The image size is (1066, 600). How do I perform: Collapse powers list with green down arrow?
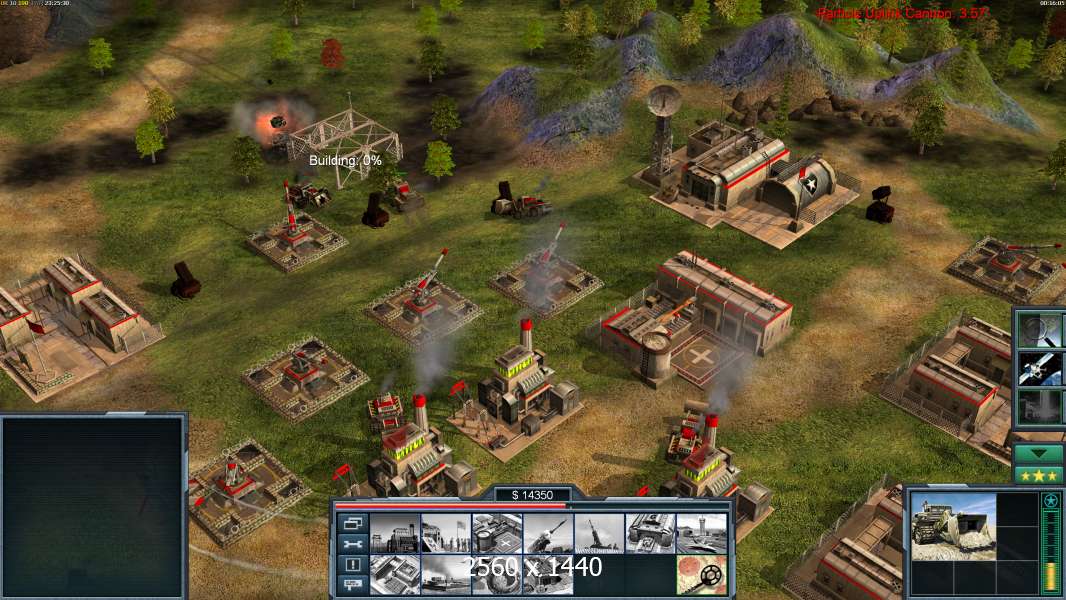pyautogui.click(x=1039, y=454)
